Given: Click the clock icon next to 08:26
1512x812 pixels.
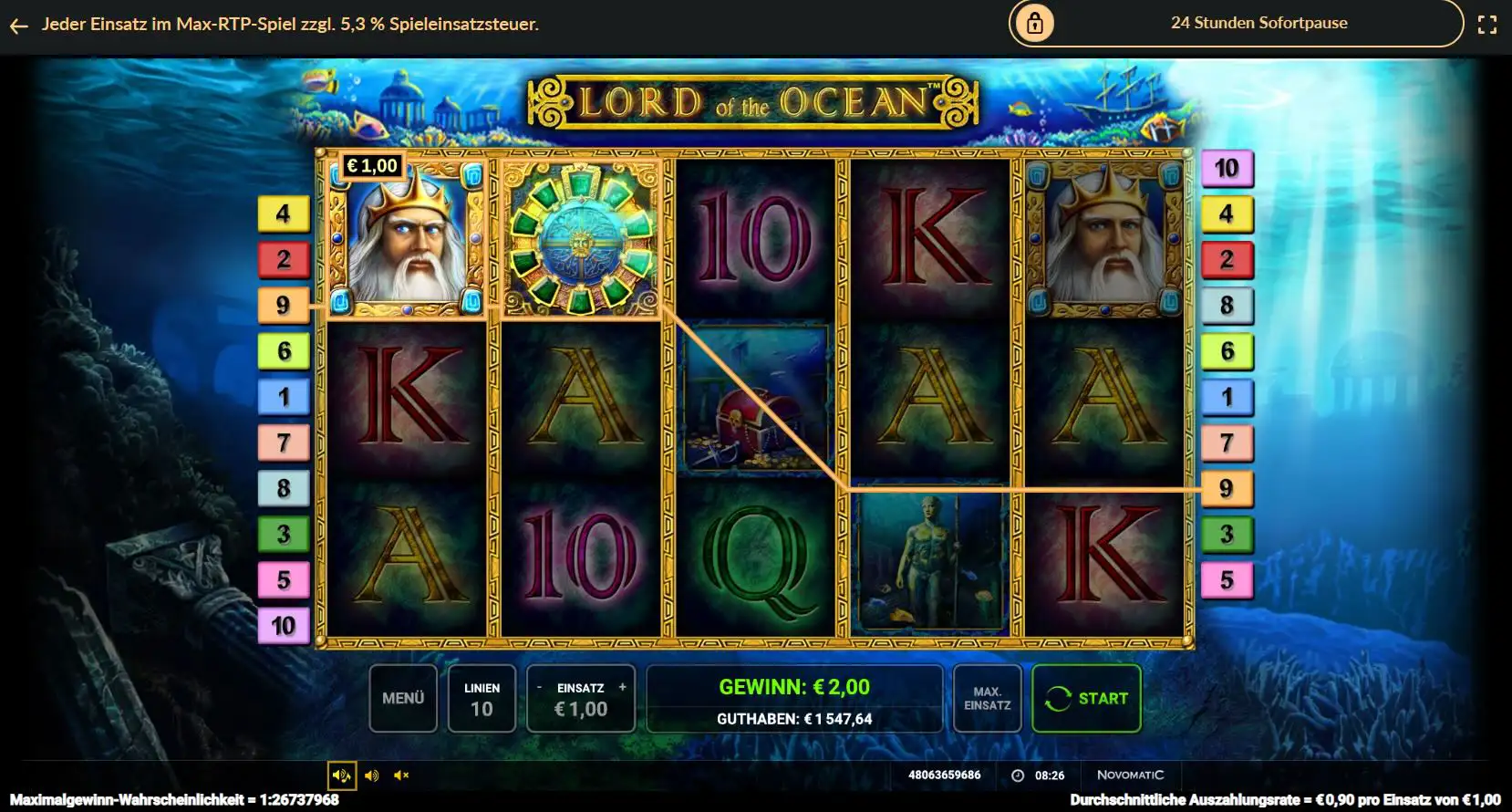Looking at the screenshot, I should [1017, 775].
